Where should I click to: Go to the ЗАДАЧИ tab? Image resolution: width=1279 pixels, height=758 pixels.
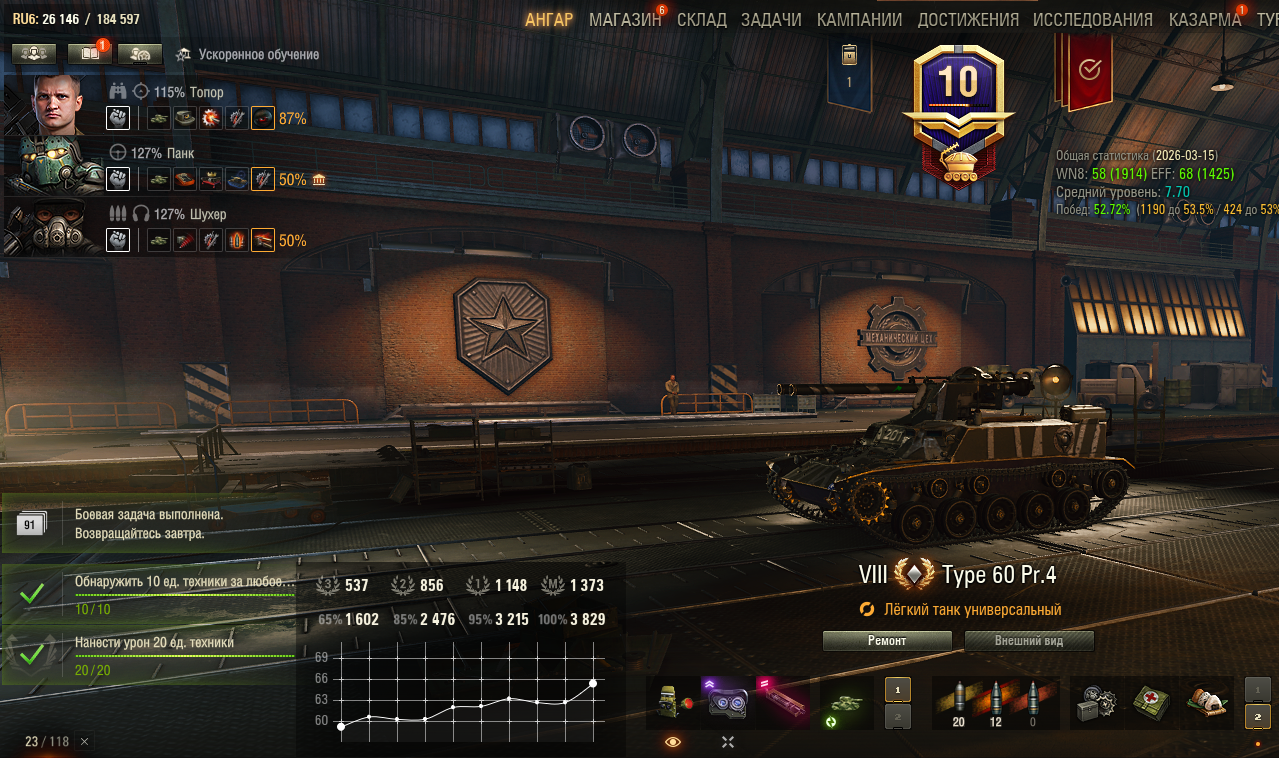coord(771,20)
